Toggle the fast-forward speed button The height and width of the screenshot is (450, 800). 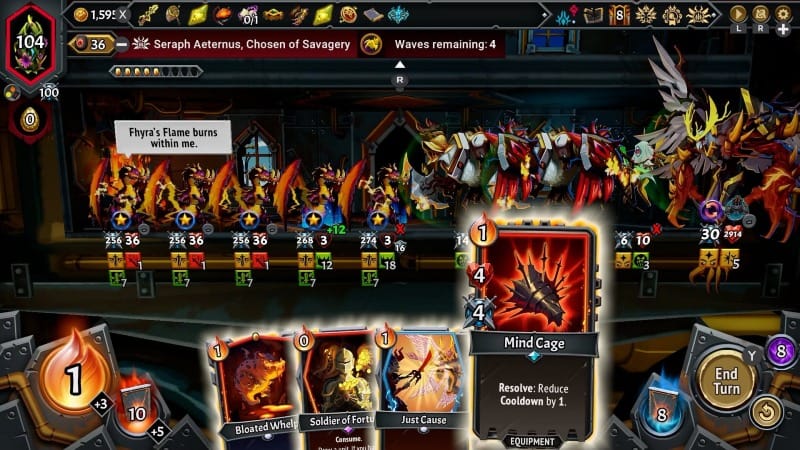click(x=739, y=14)
